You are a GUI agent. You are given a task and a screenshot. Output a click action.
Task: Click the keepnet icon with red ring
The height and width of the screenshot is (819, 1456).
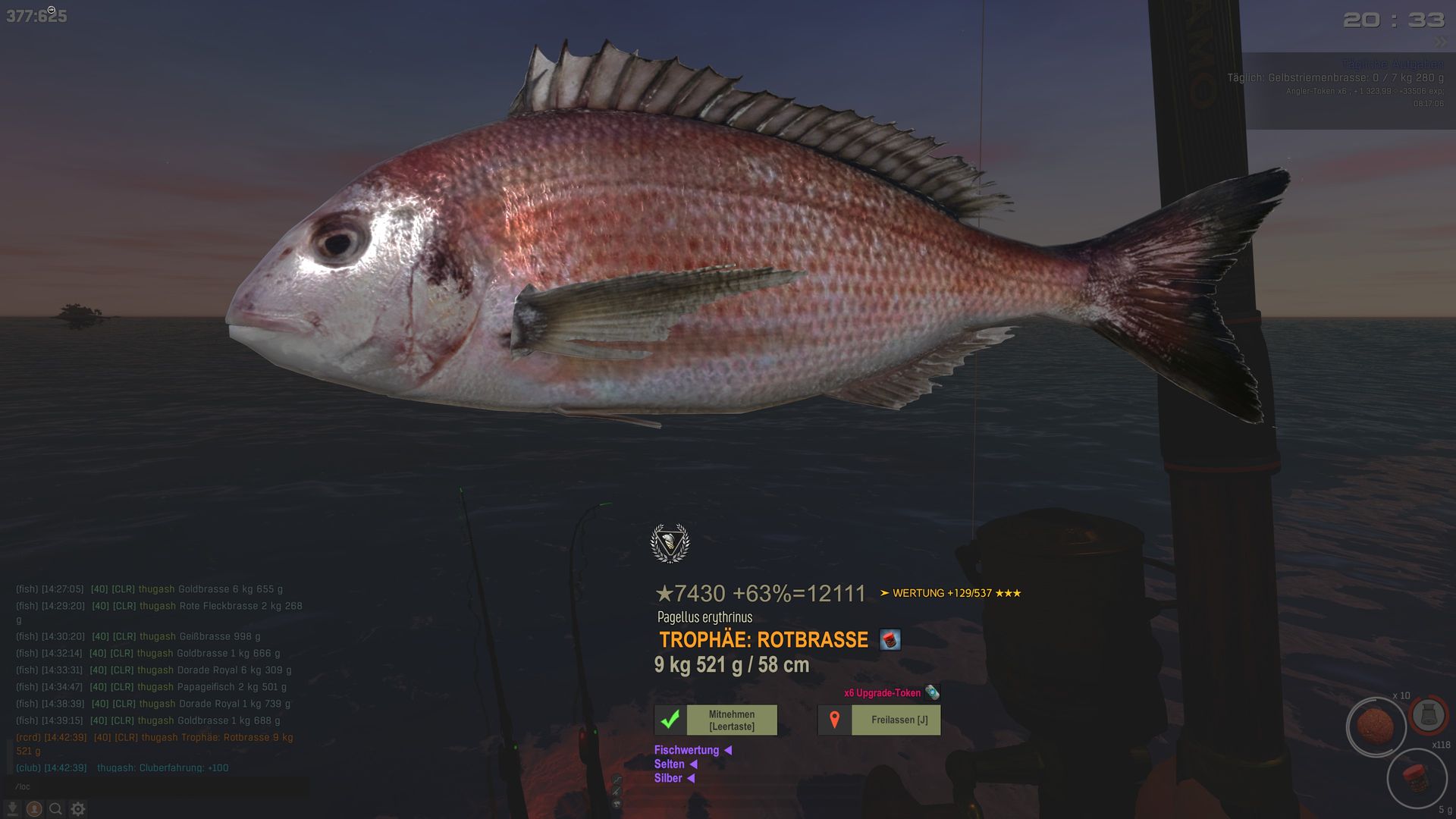tap(1429, 714)
